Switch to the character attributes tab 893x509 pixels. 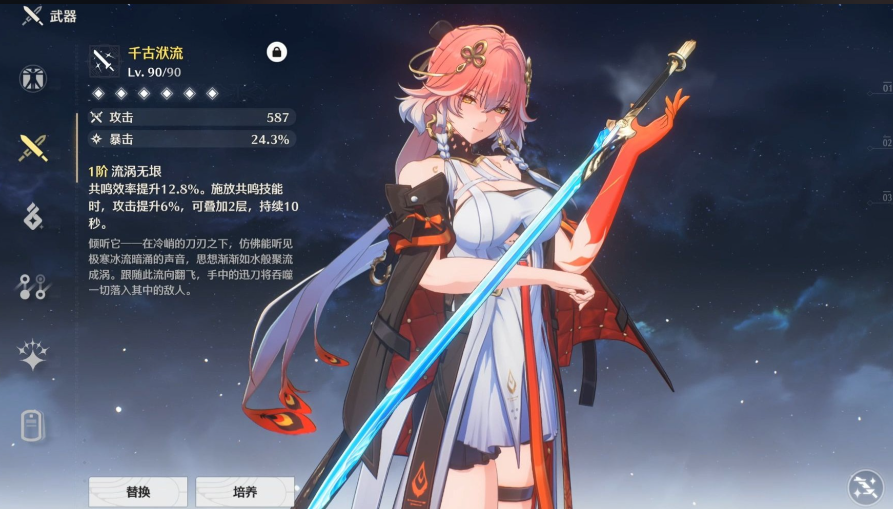(x=33, y=78)
